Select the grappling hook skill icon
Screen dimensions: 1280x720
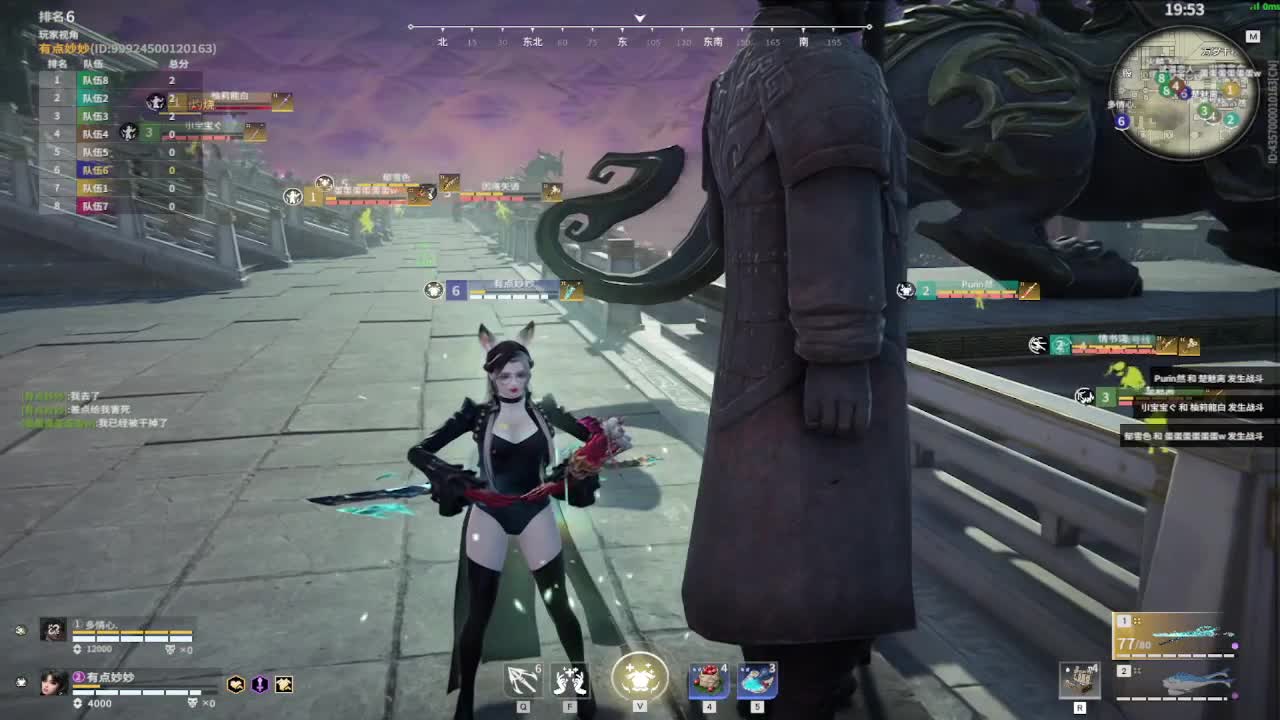(522, 681)
